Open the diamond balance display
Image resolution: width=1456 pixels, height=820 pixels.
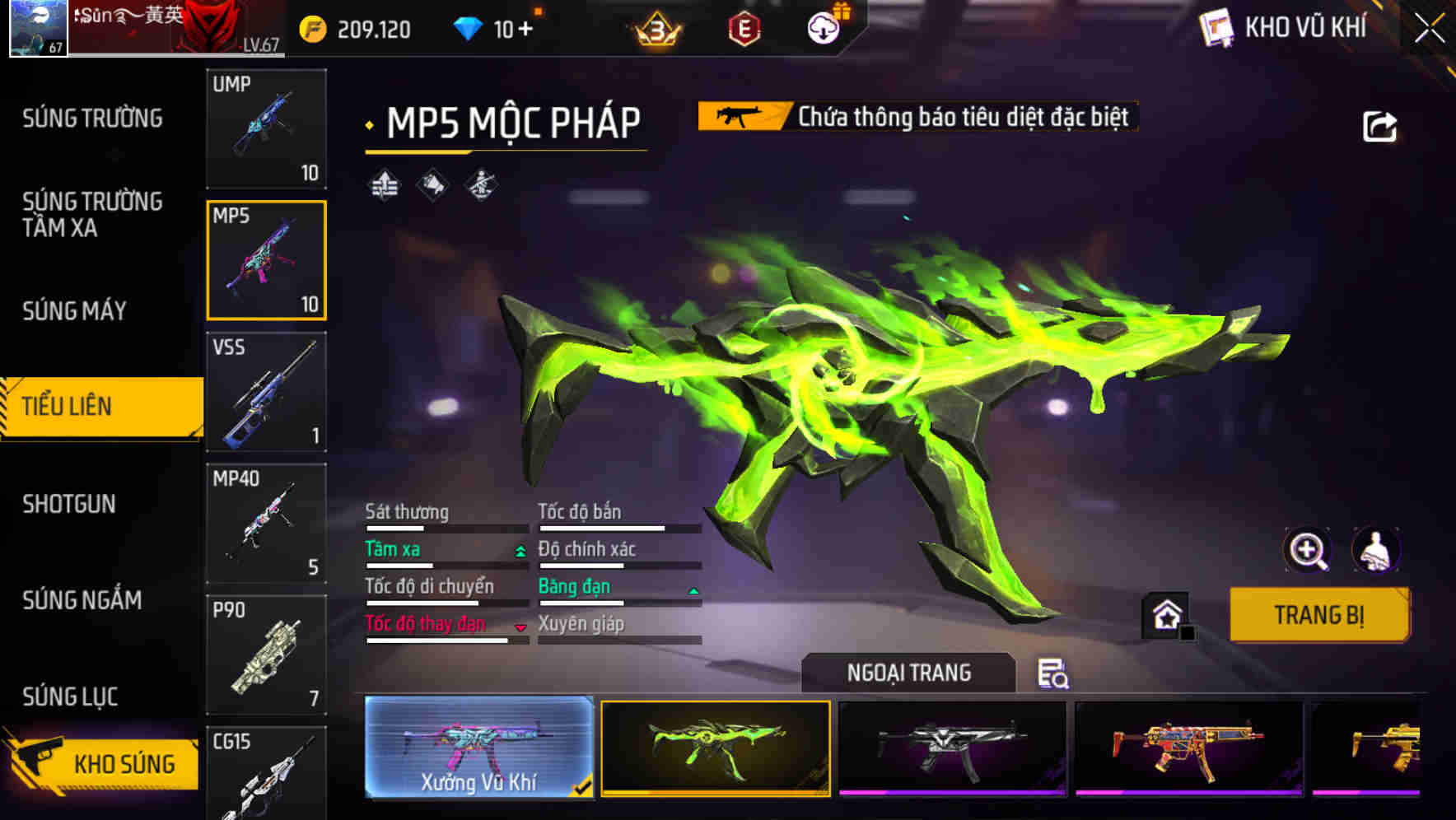point(472,26)
